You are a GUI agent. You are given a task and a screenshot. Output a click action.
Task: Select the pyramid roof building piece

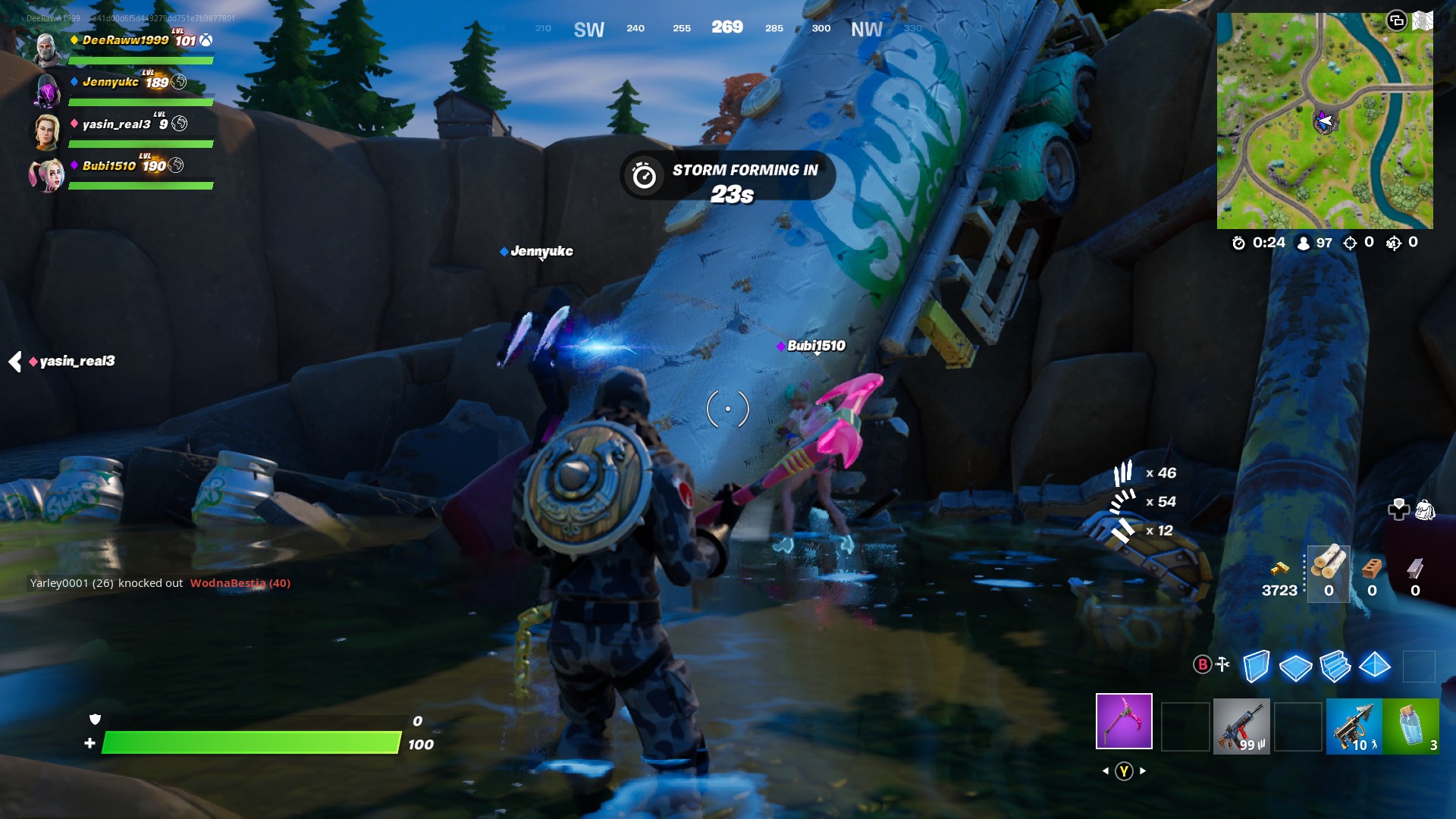click(1374, 667)
